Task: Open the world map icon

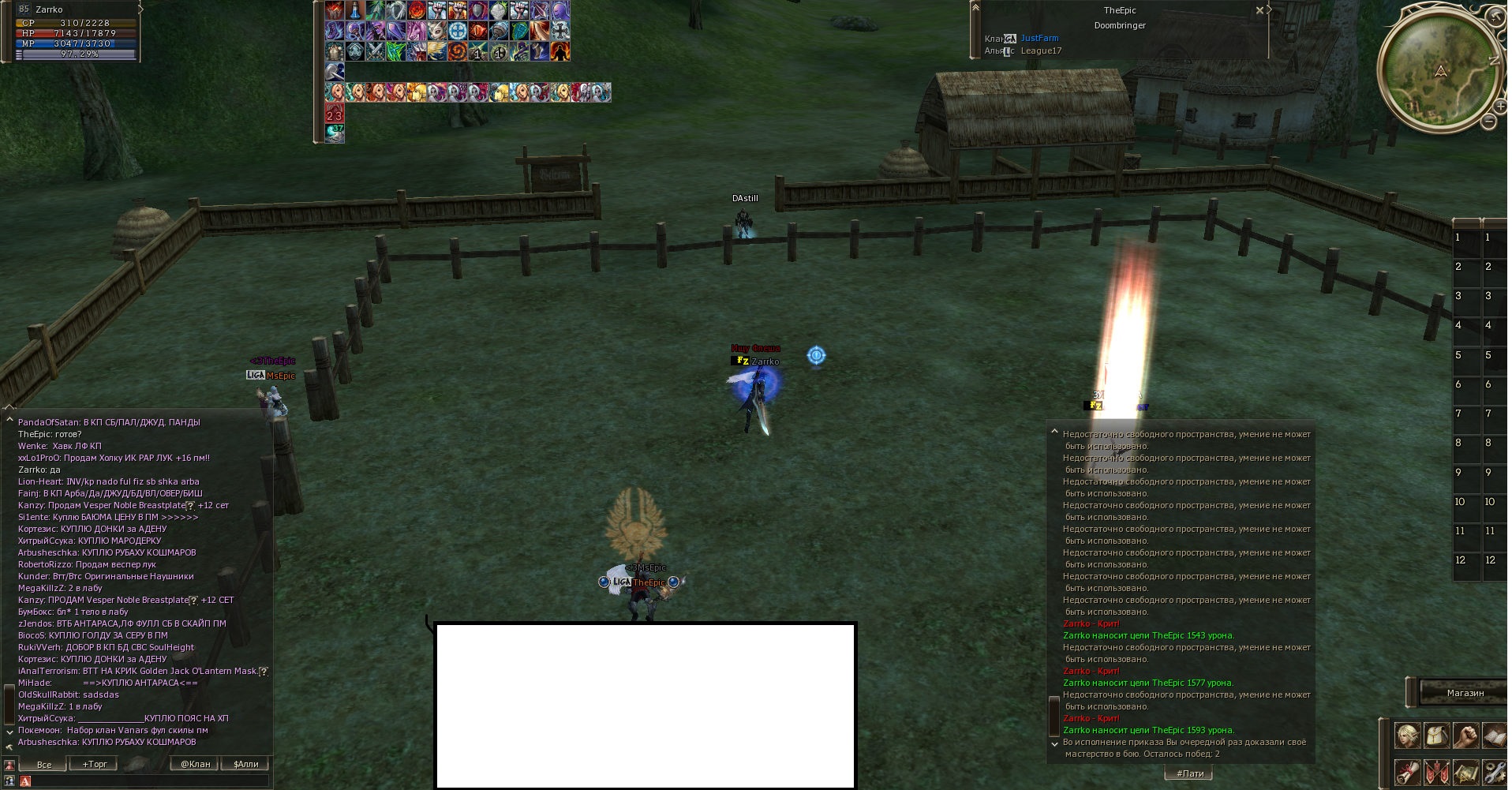Action: point(1467,773)
